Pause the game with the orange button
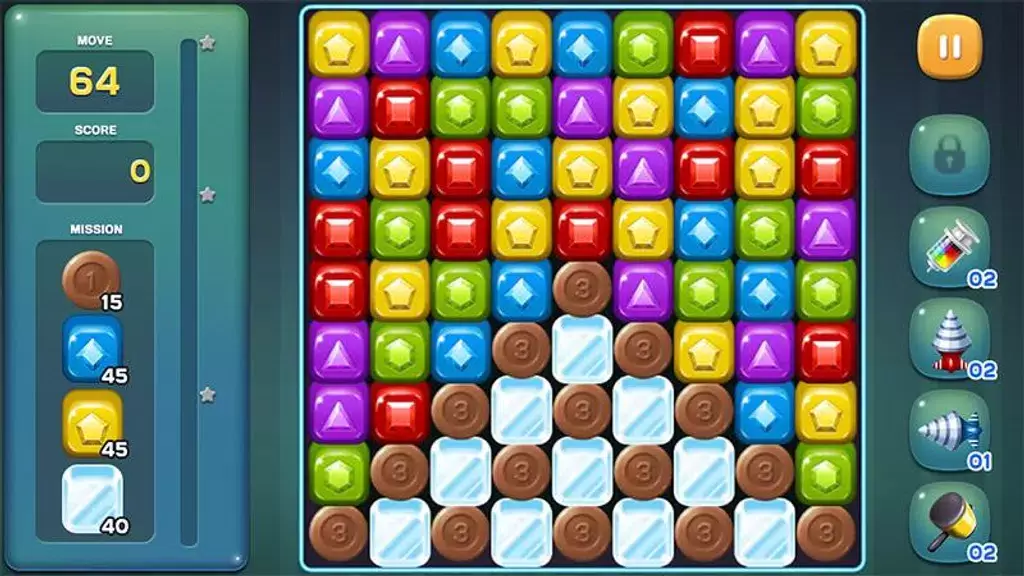This screenshot has height=576, width=1024. click(x=949, y=47)
